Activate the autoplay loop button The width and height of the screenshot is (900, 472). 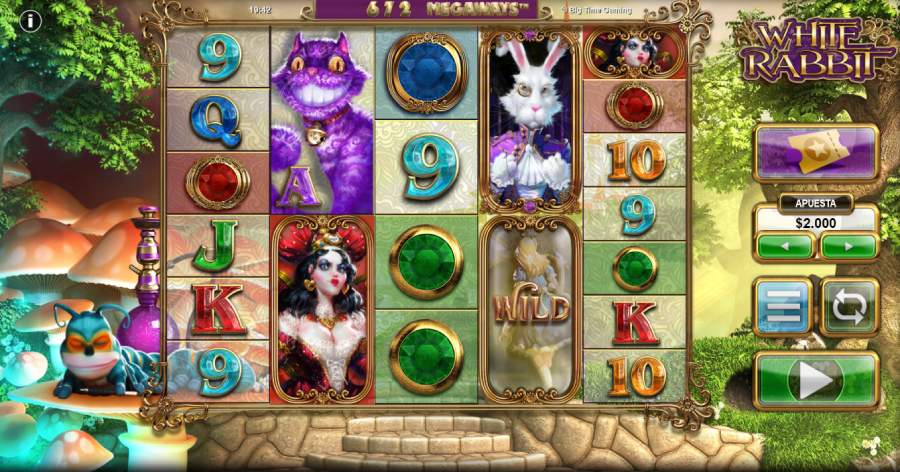tap(849, 307)
